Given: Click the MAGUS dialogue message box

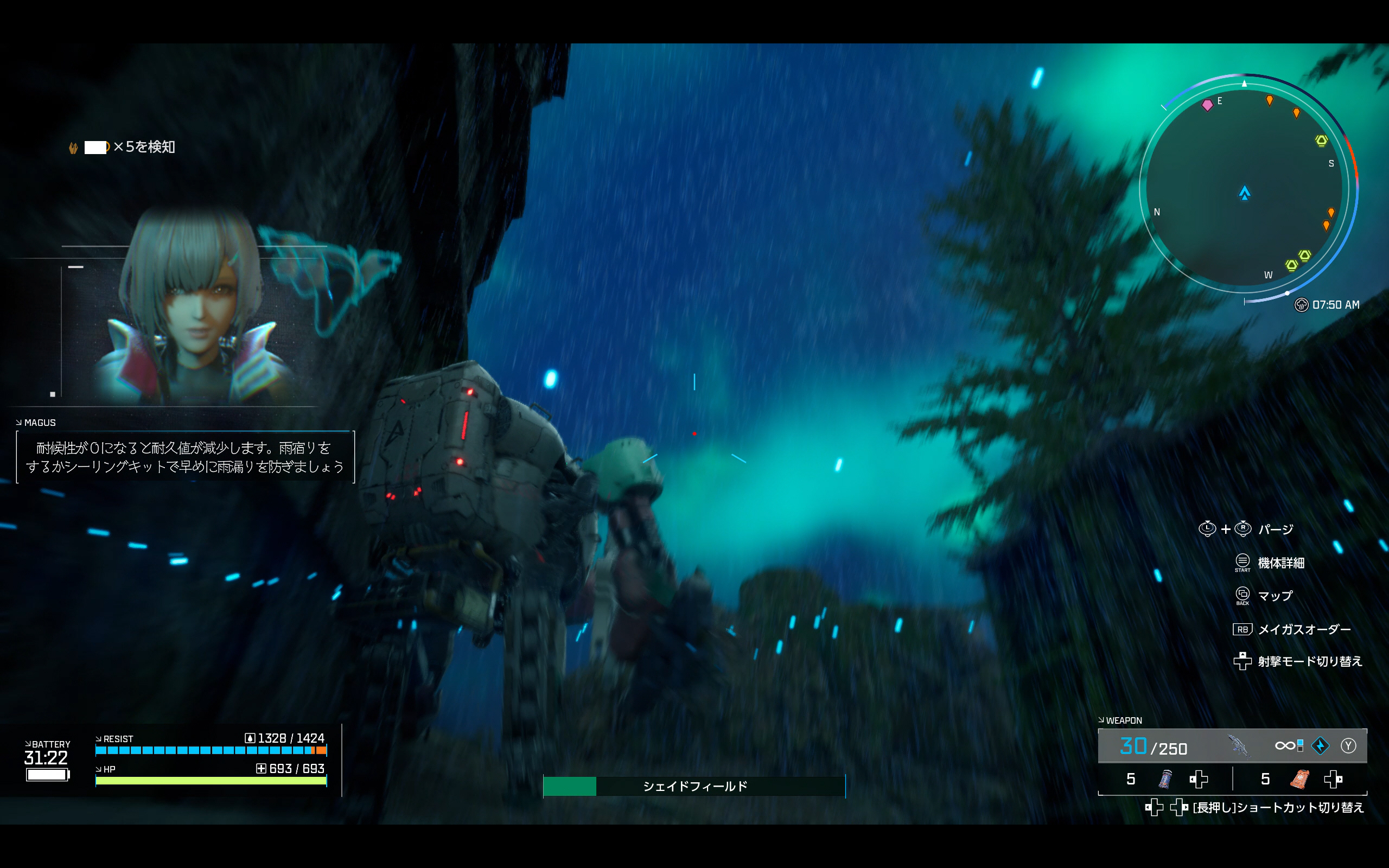Looking at the screenshot, I should click(x=185, y=457).
